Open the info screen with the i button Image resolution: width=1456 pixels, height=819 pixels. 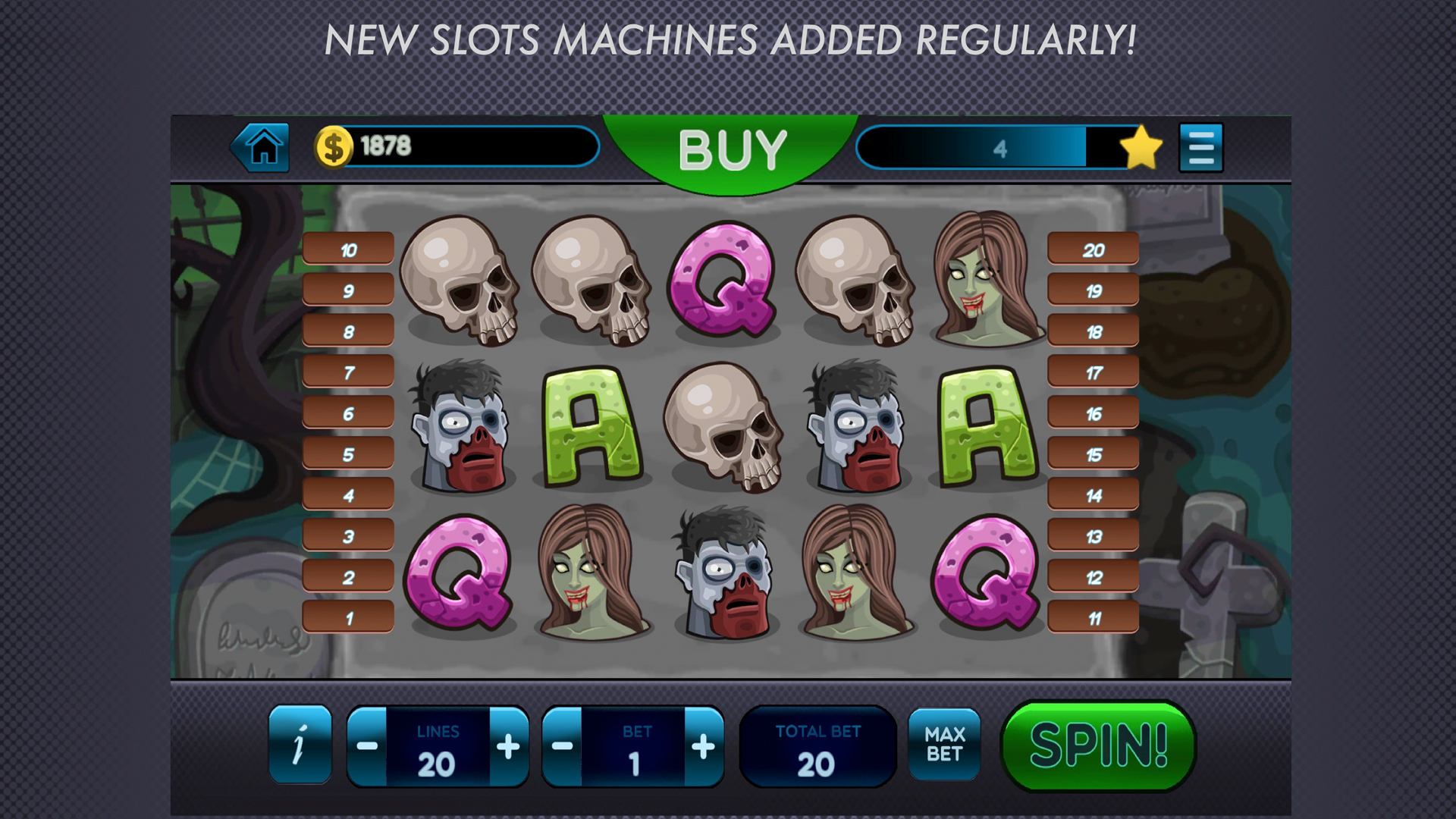pos(300,745)
